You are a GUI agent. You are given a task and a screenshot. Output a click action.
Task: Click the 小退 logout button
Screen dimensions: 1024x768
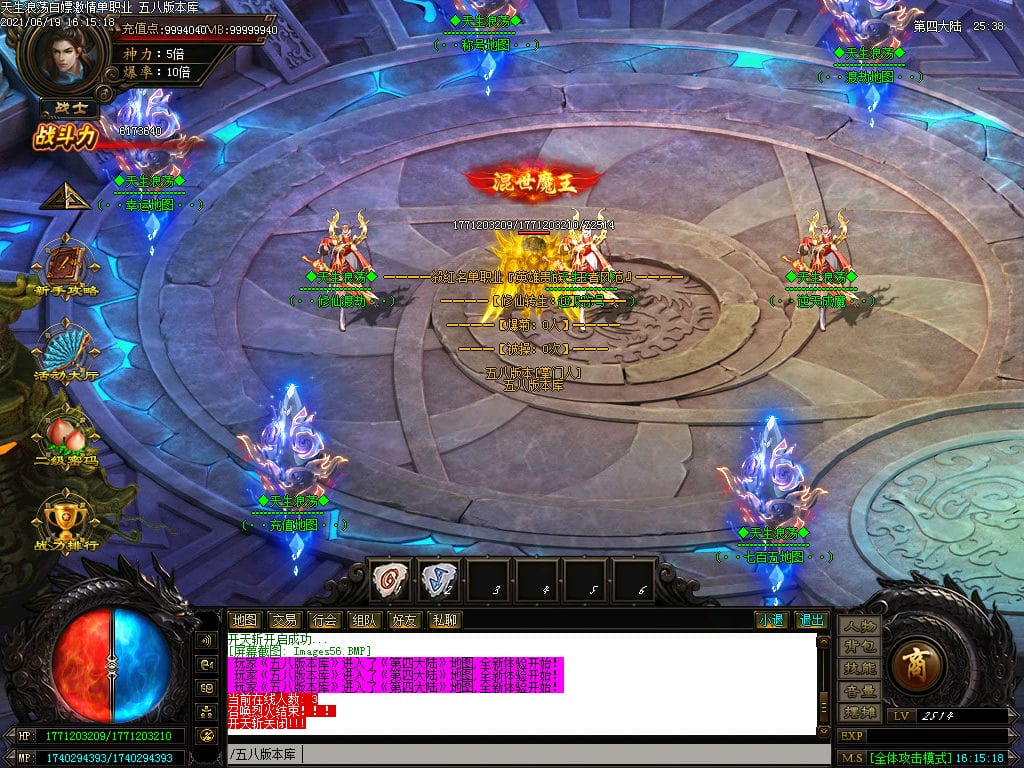(771, 620)
